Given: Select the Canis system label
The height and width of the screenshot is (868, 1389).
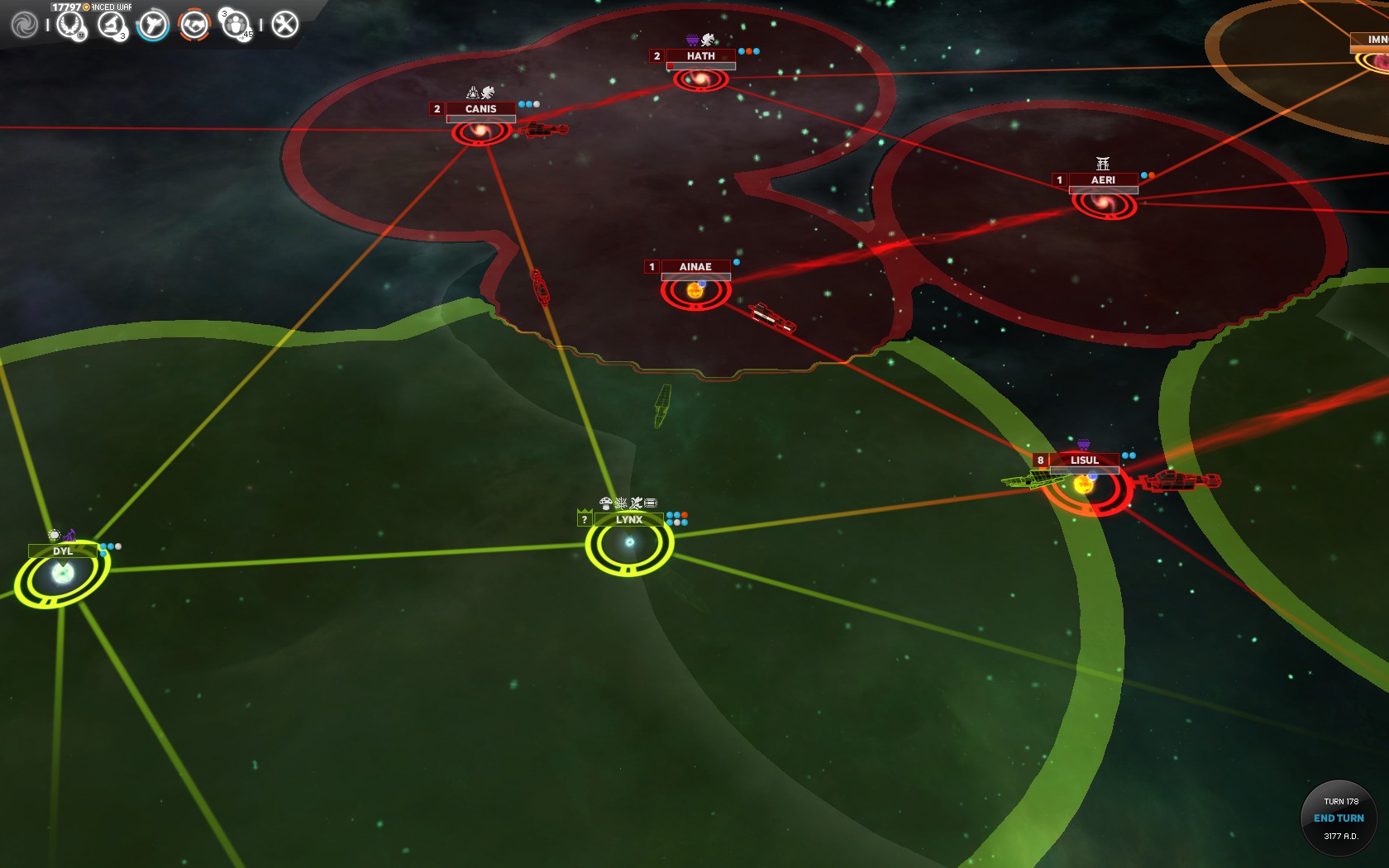Looking at the screenshot, I should tap(480, 109).
